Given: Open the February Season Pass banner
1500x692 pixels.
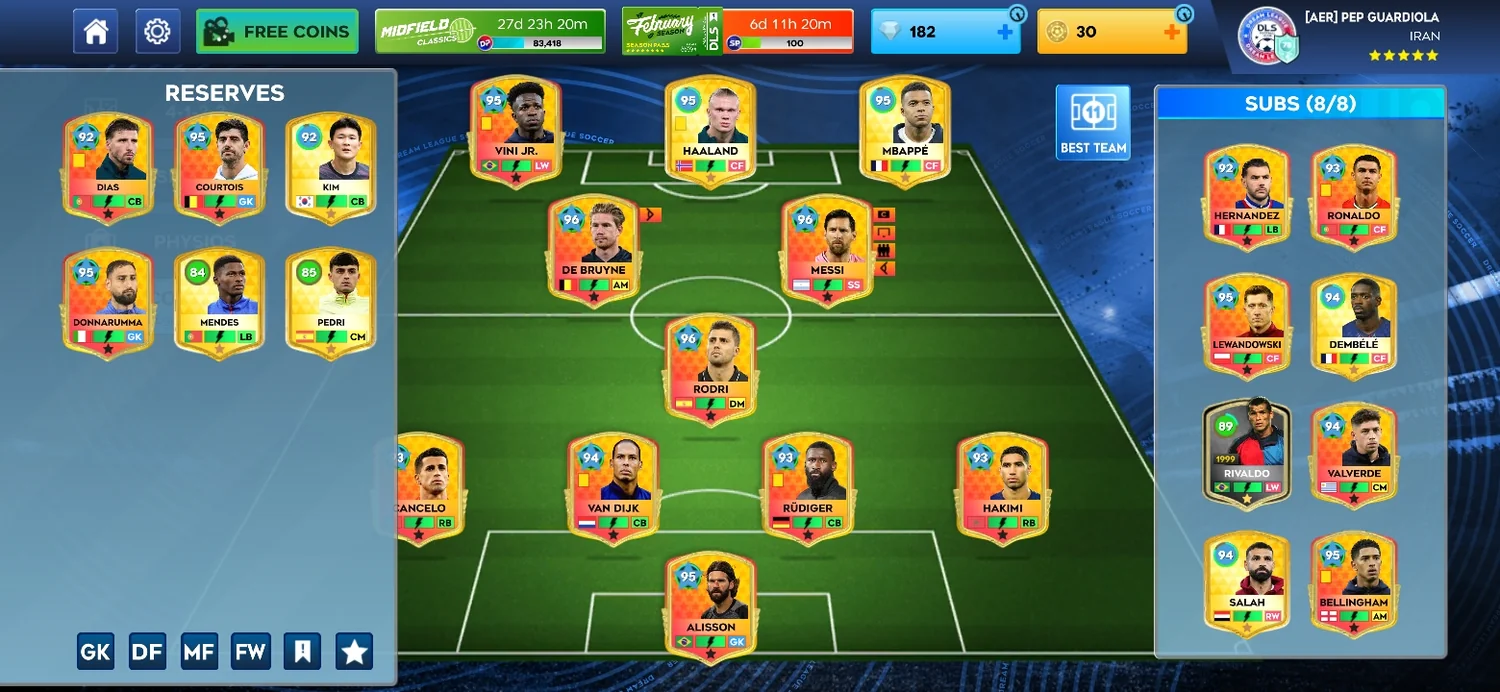Looking at the screenshot, I should tap(737, 31).
